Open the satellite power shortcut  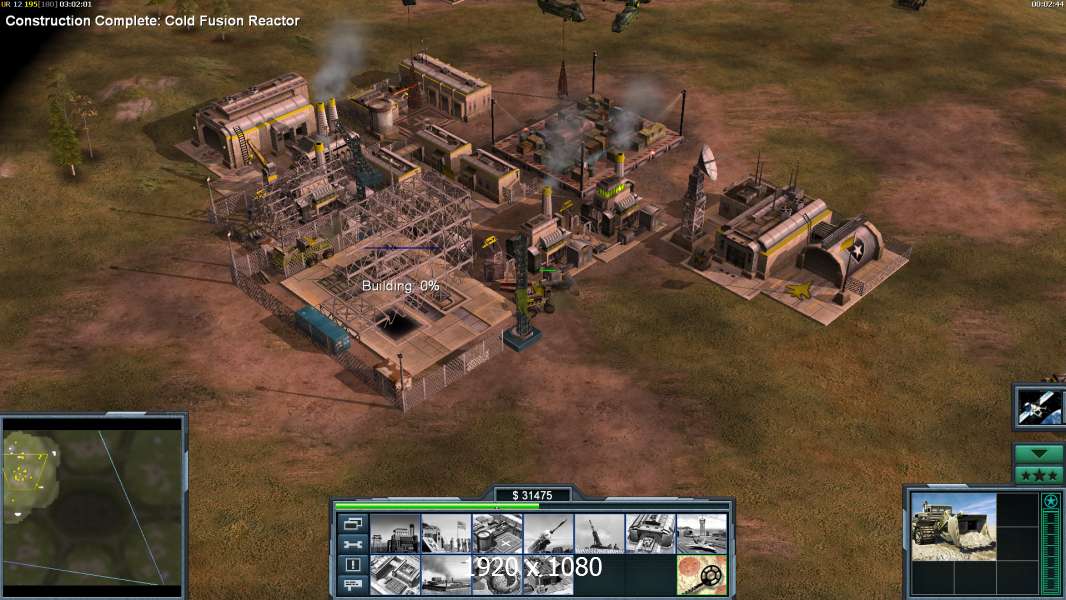coord(1039,406)
